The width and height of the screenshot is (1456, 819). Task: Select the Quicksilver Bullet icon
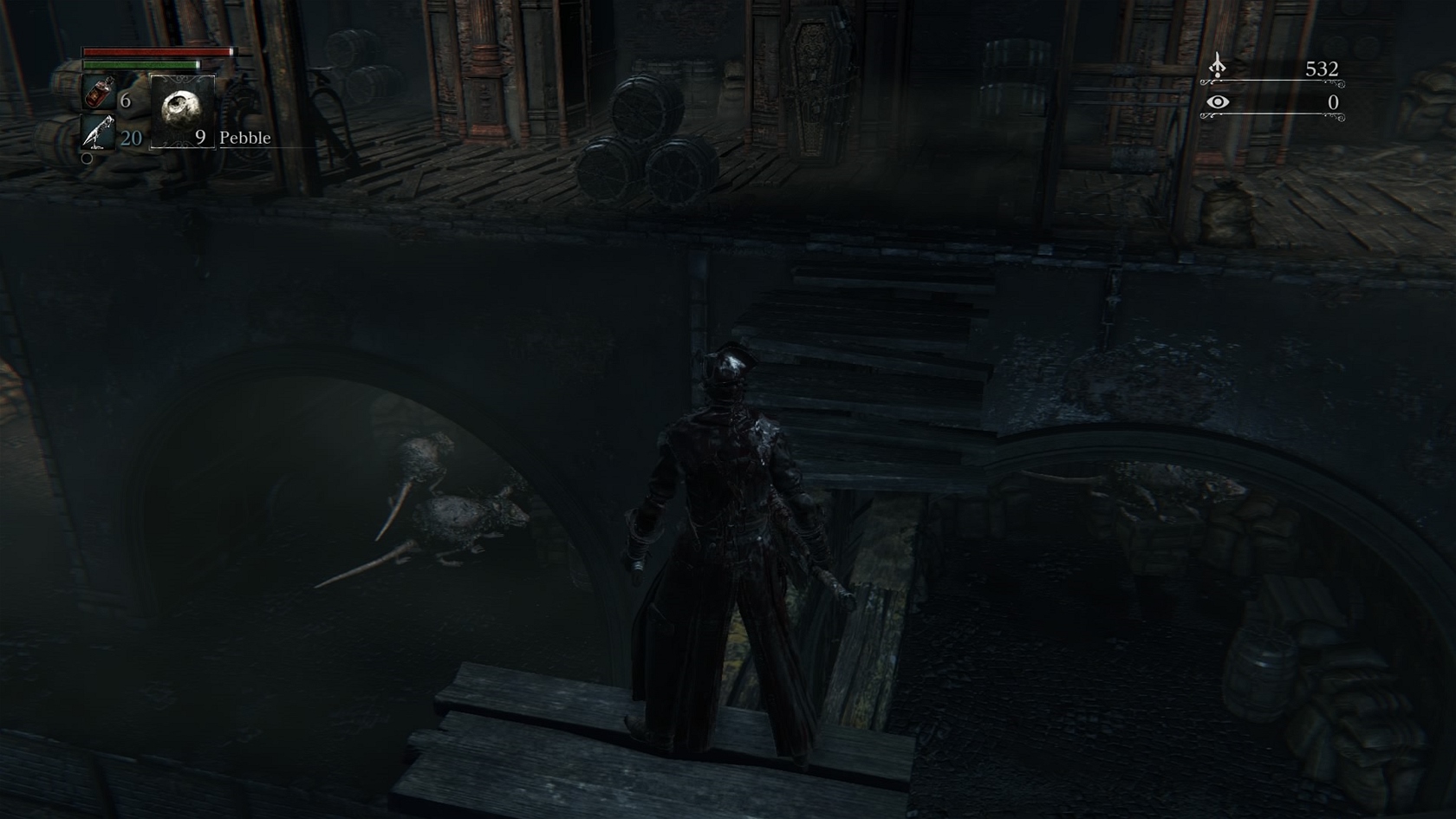point(99,133)
